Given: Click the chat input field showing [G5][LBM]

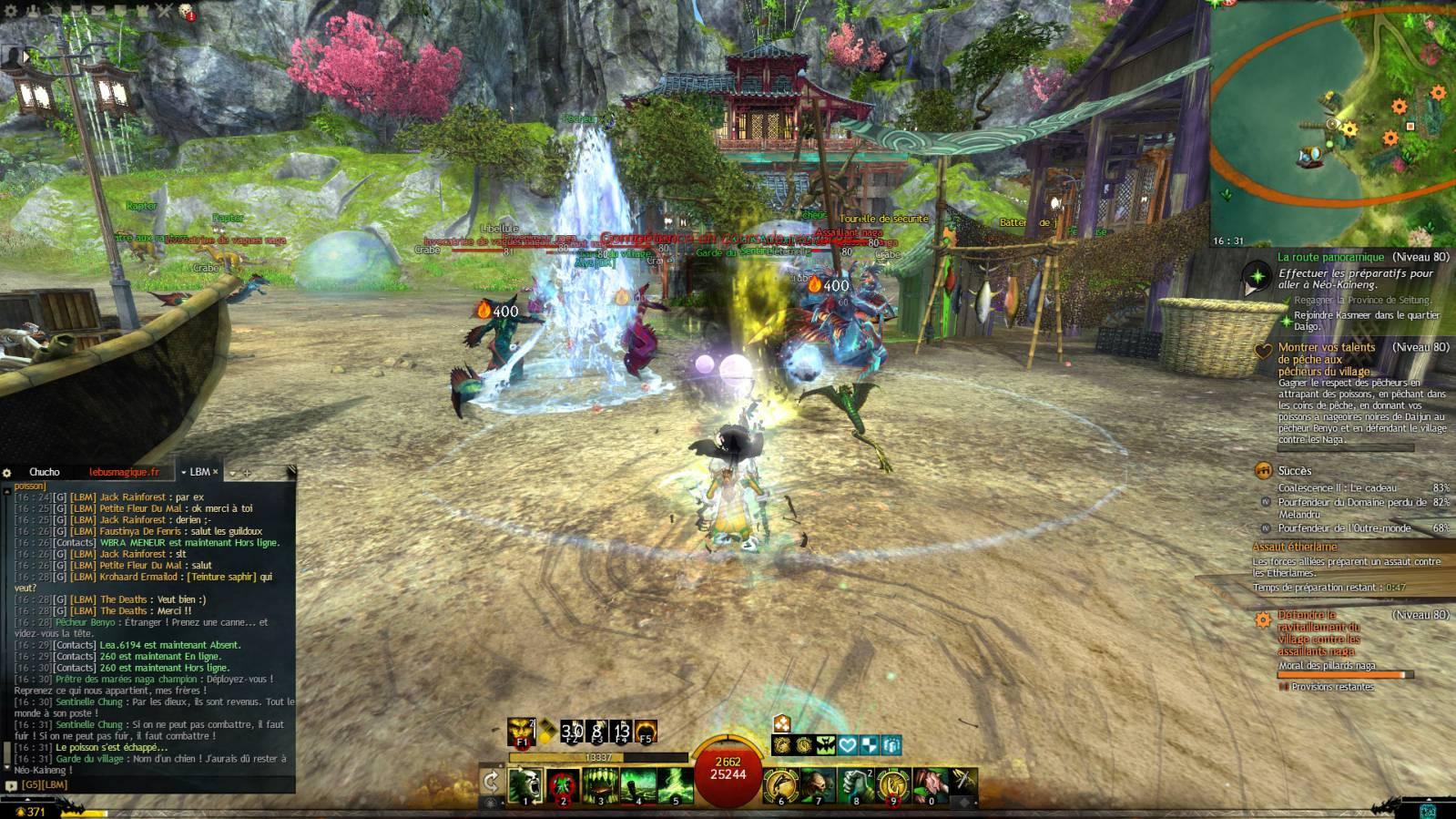Looking at the screenshot, I should (x=146, y=784).
